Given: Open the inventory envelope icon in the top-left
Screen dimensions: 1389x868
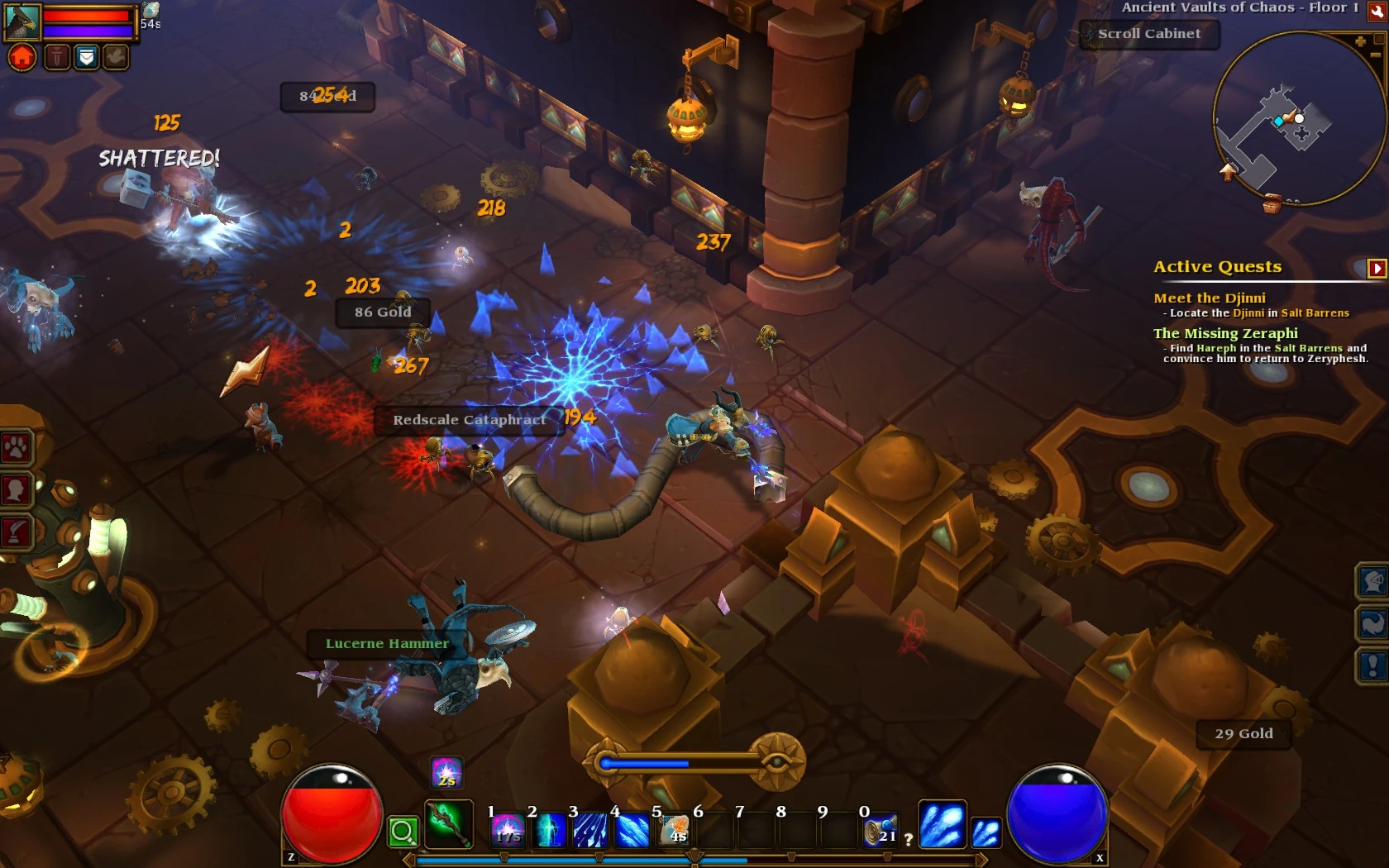Looking at the screenshot, I should pyautogui.click(x=88, y=56).
